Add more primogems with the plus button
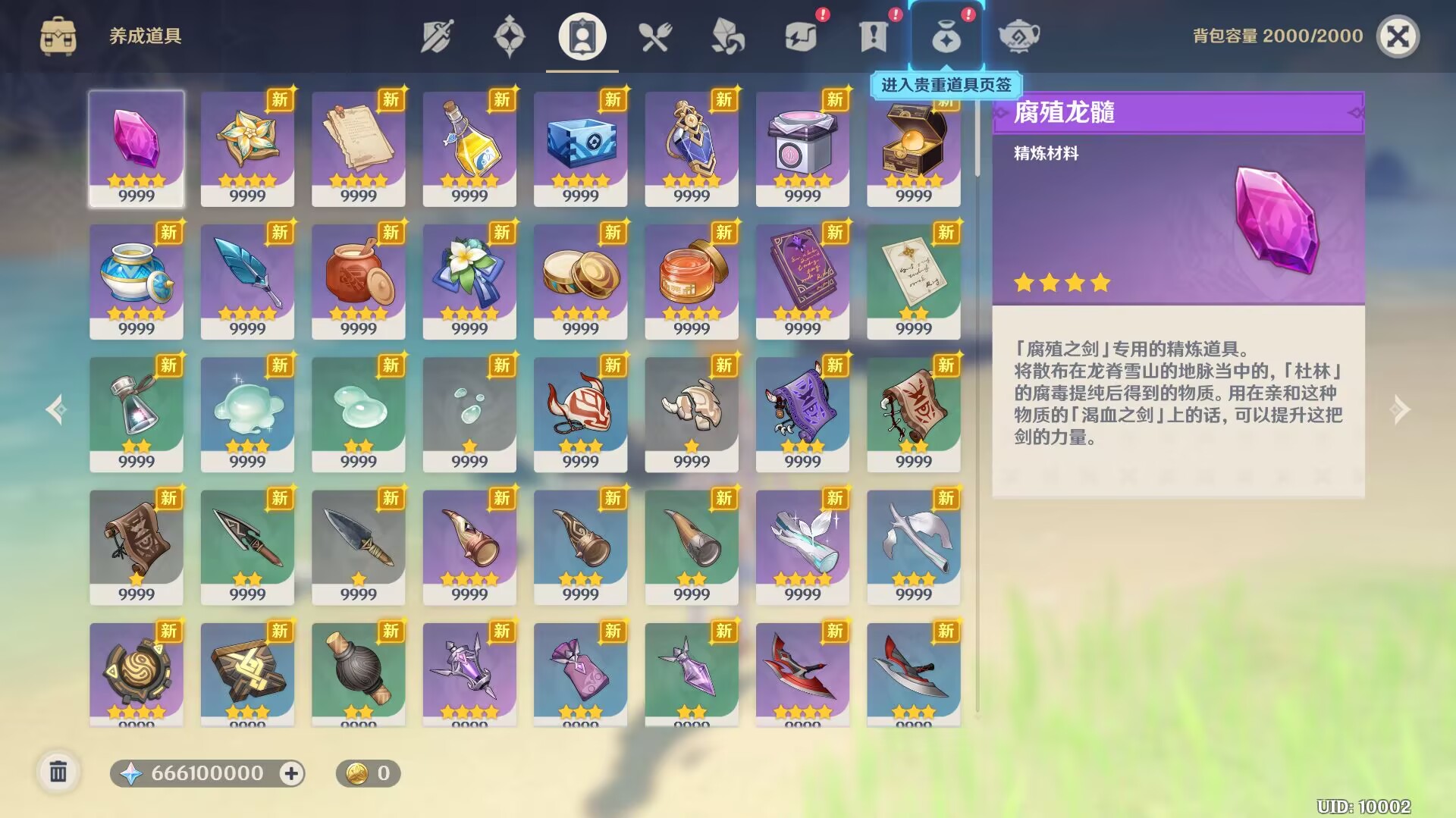 (291, 773)
